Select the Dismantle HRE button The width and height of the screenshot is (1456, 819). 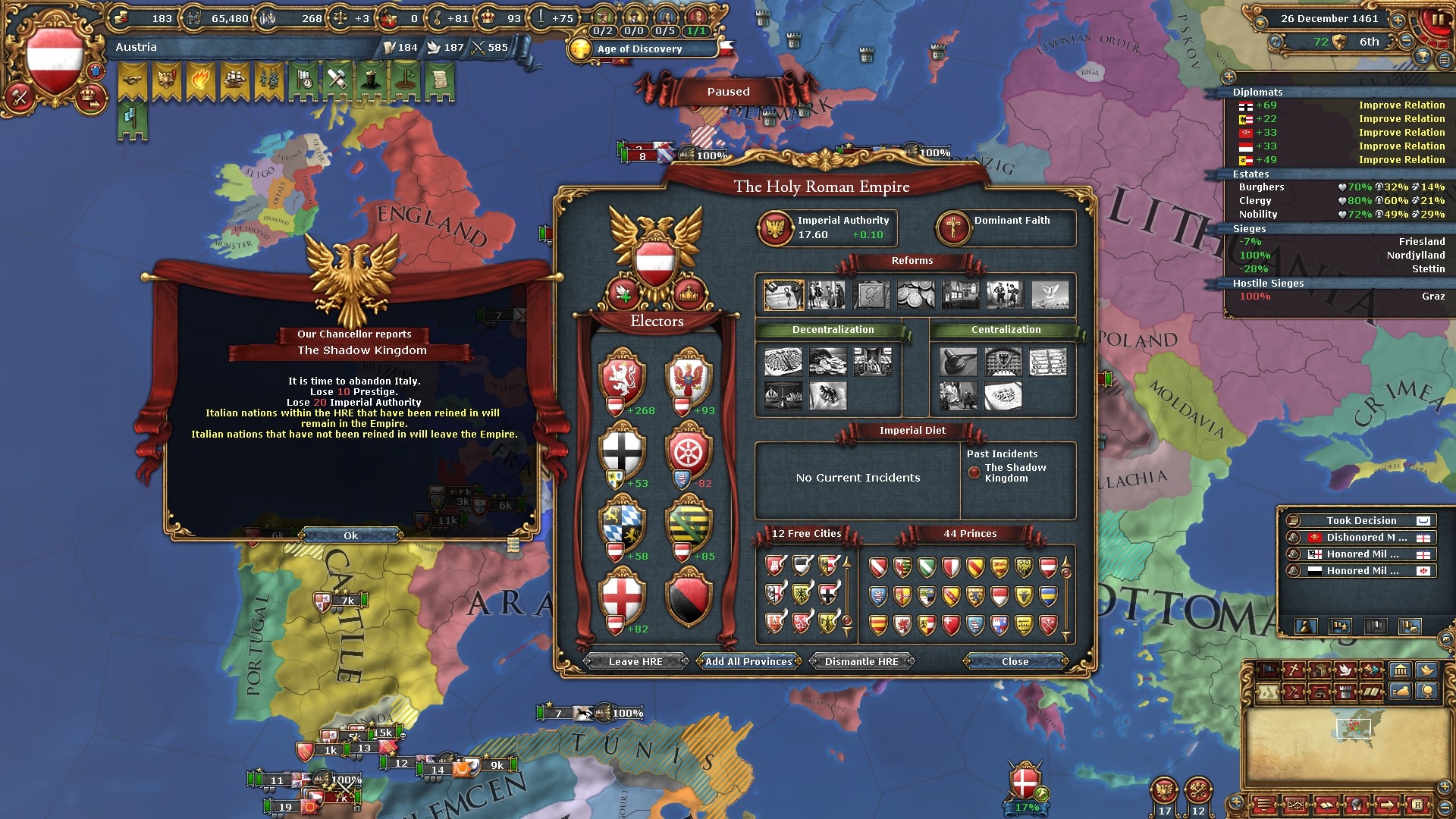pos(861,661)
